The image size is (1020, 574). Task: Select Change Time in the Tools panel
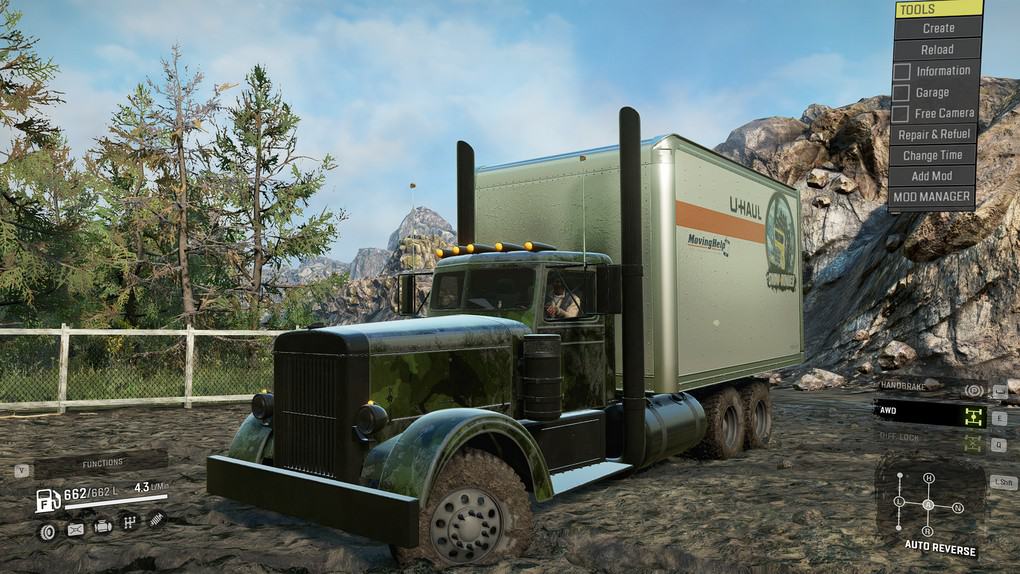(x=933, y=155)
